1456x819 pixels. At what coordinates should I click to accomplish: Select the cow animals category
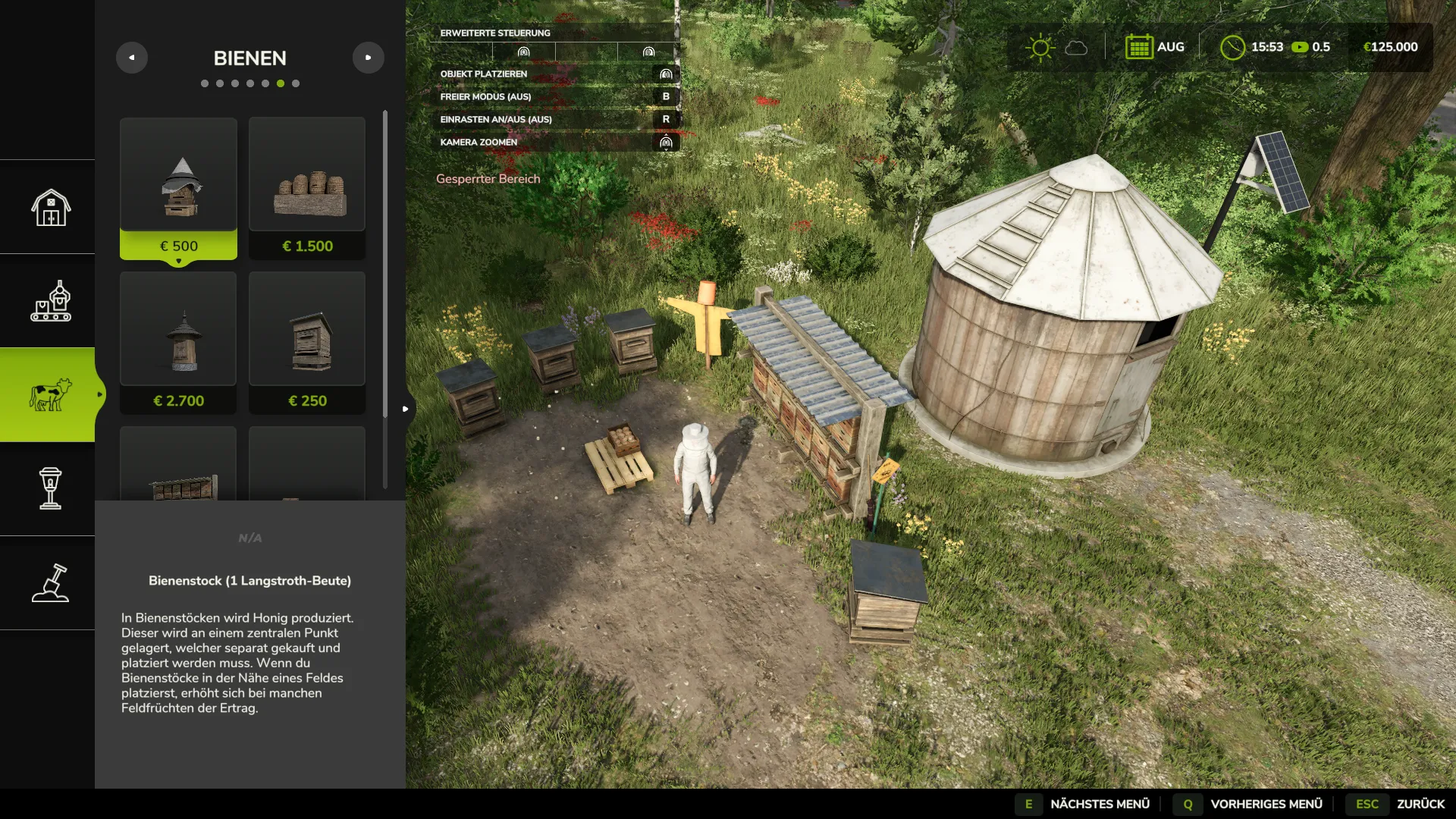click(50, 395)
